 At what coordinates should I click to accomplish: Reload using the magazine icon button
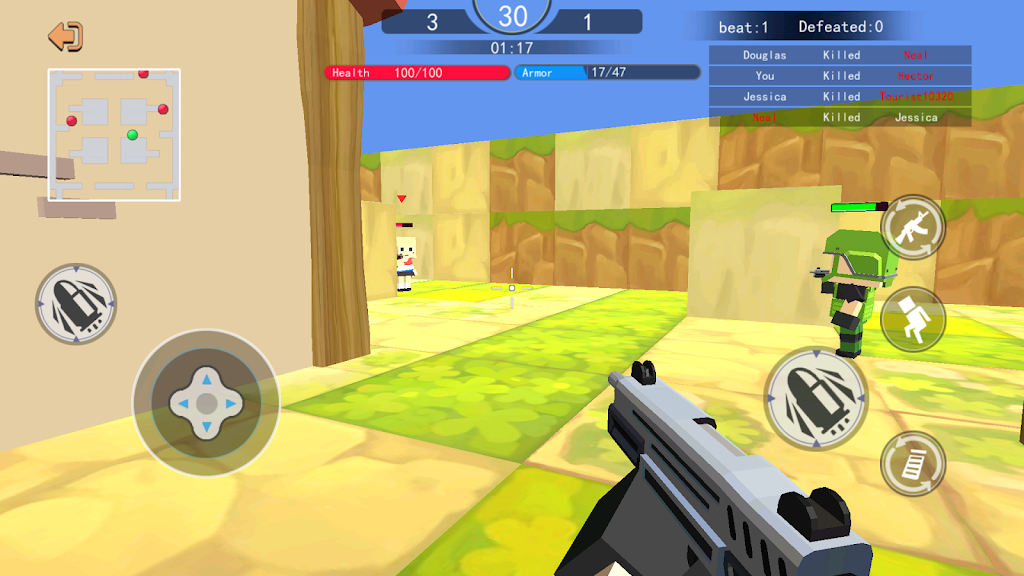(913, 463)
